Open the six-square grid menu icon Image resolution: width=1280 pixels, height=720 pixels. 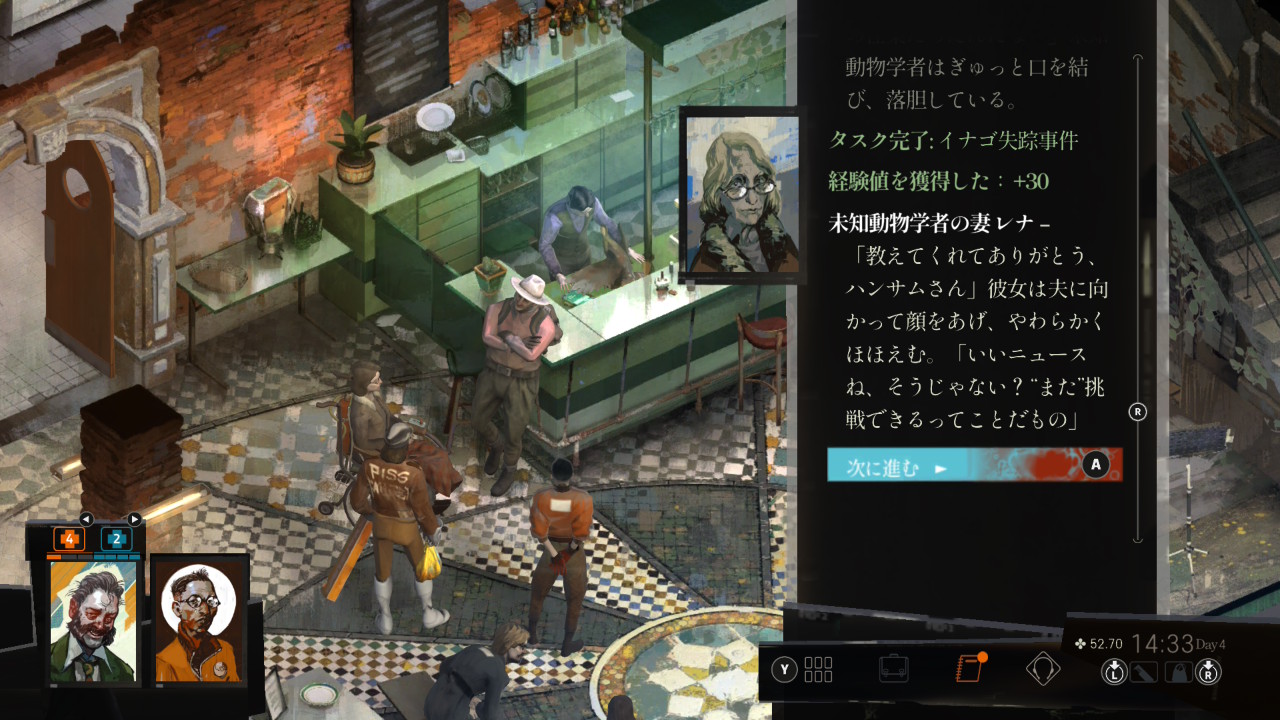(x=818, y=669)
